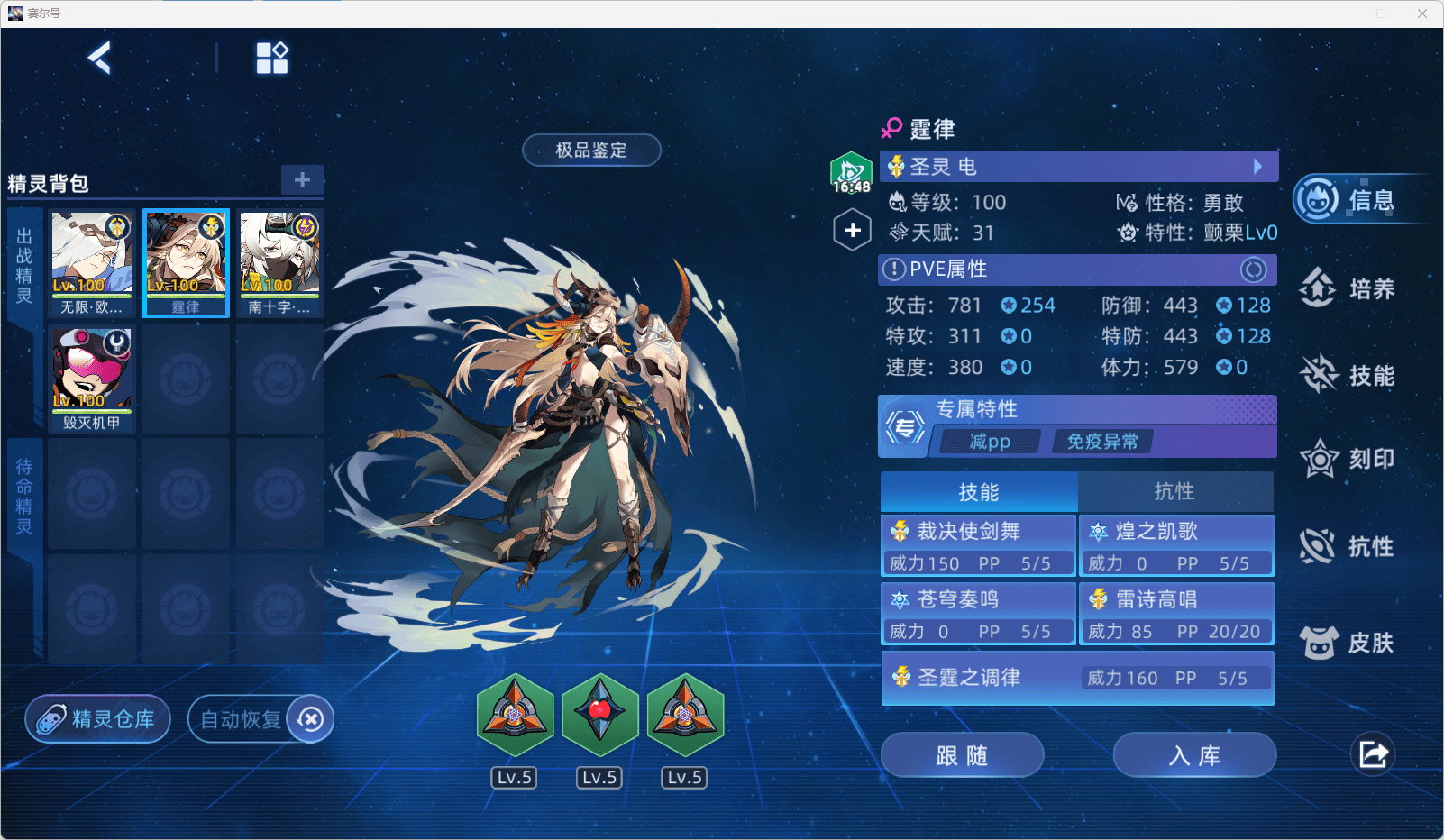
Task: Open the 皮肤 skin menu
Action: click(x=1349, y=643)
